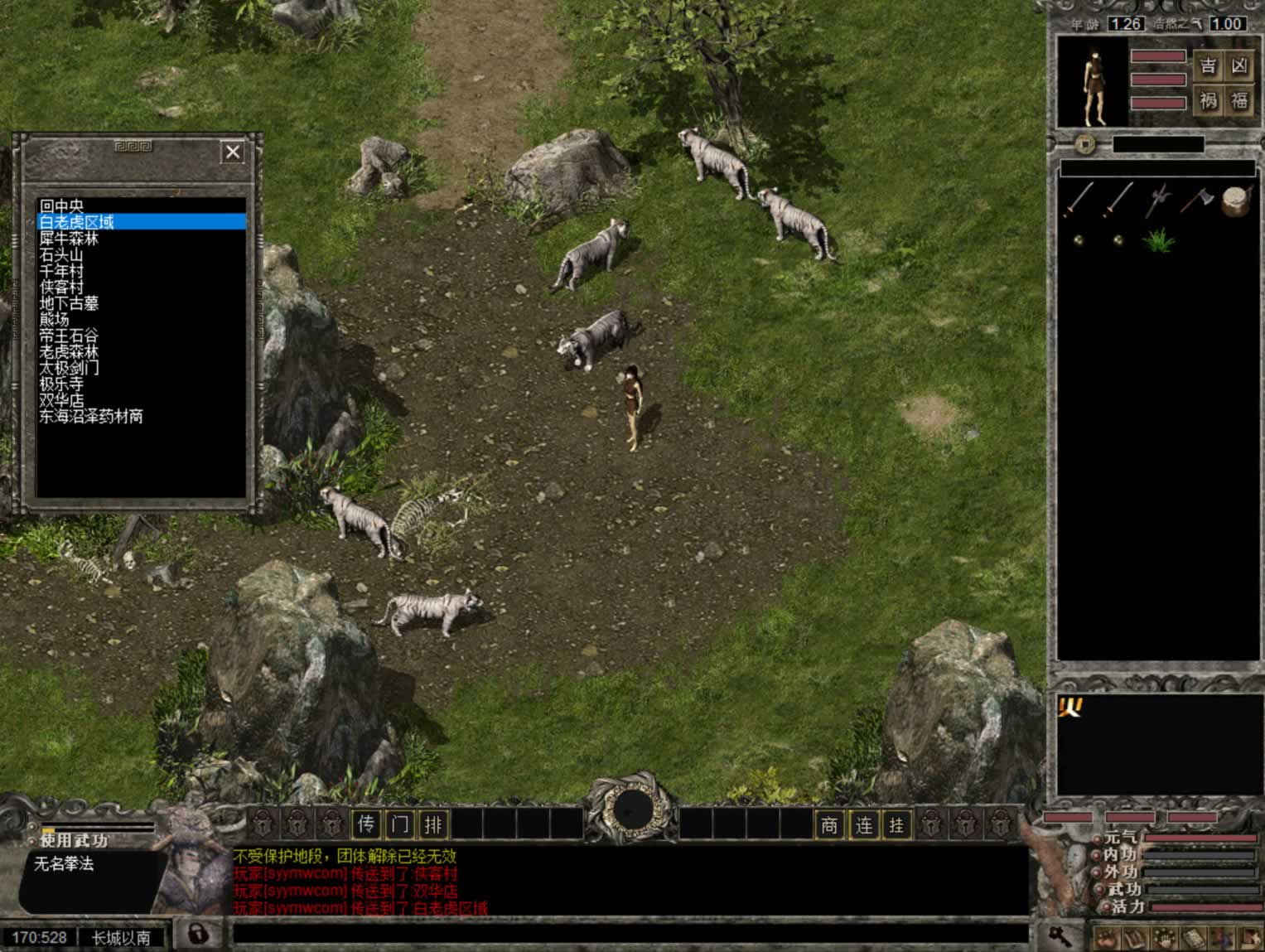
Task: Click the 排 hotbar button
Action: (433, 824)
